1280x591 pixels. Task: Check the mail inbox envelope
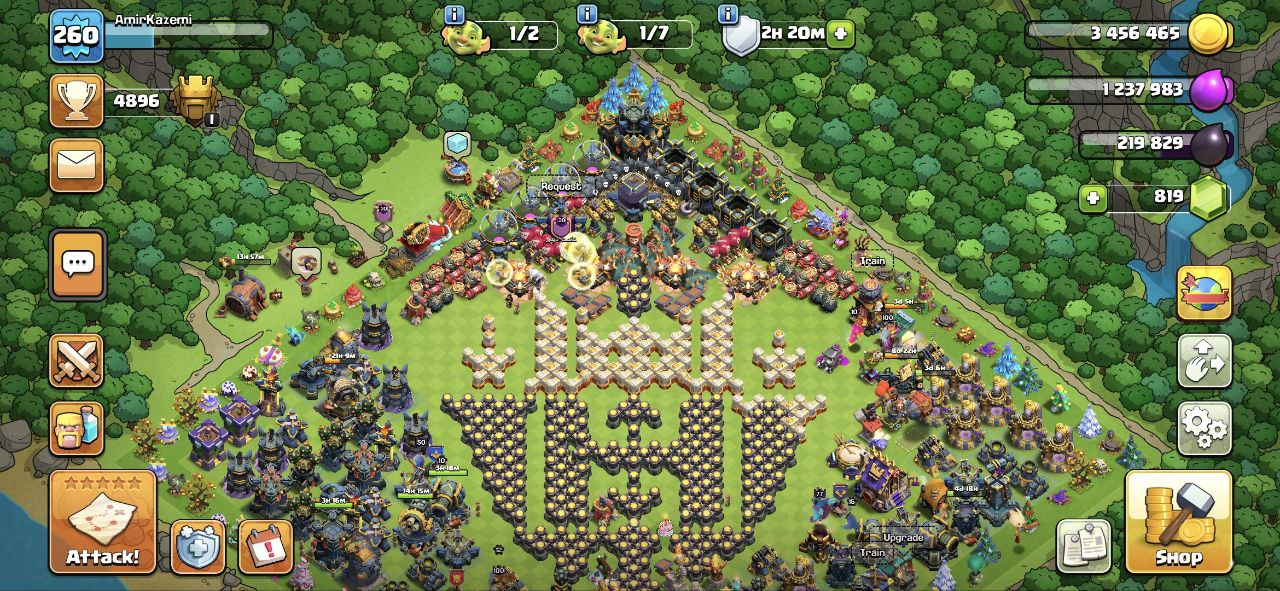pos(77,164)
